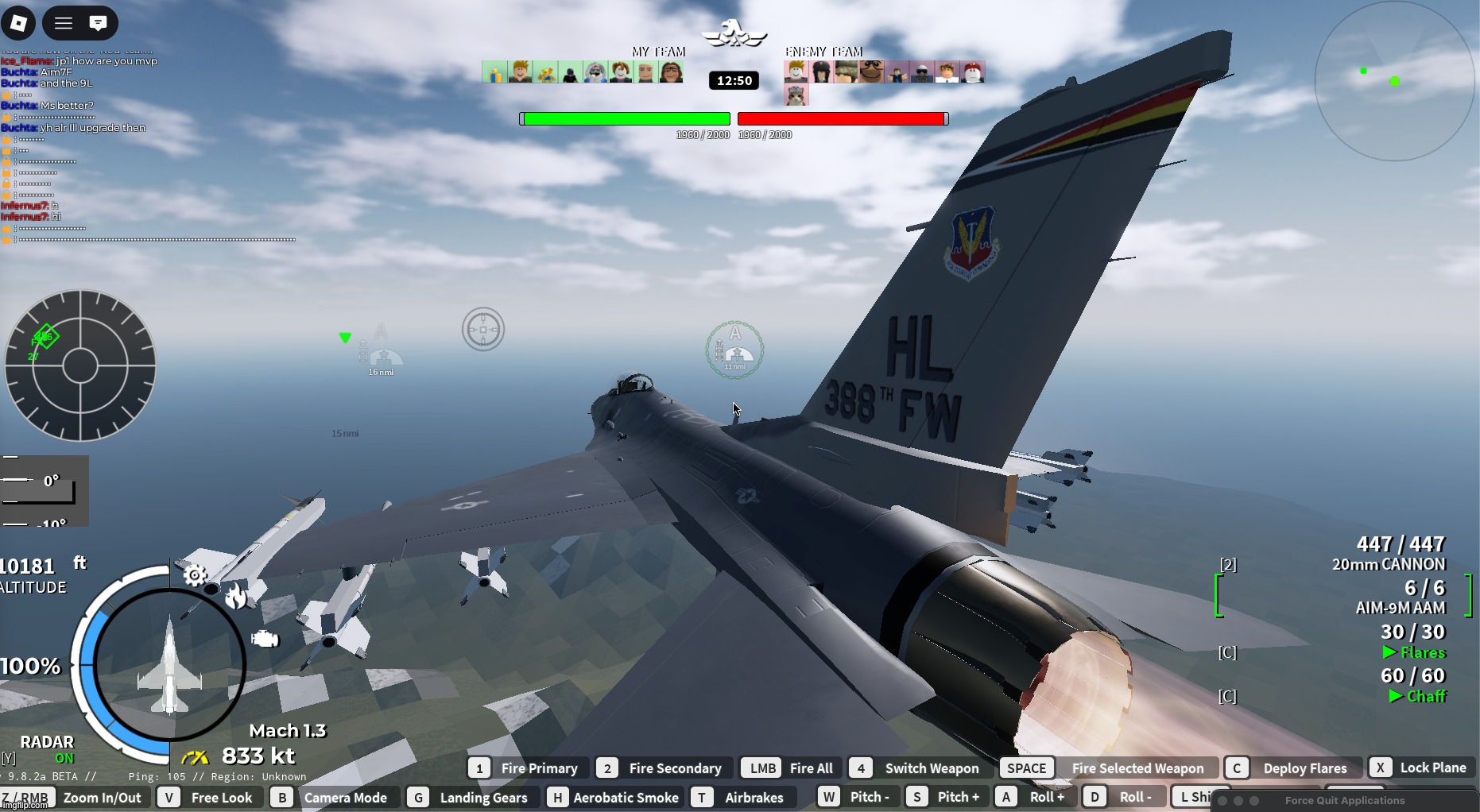Click the Deploy Flares control
The height and width of the screenshot is (812, 1480).
pos(1289,768)
